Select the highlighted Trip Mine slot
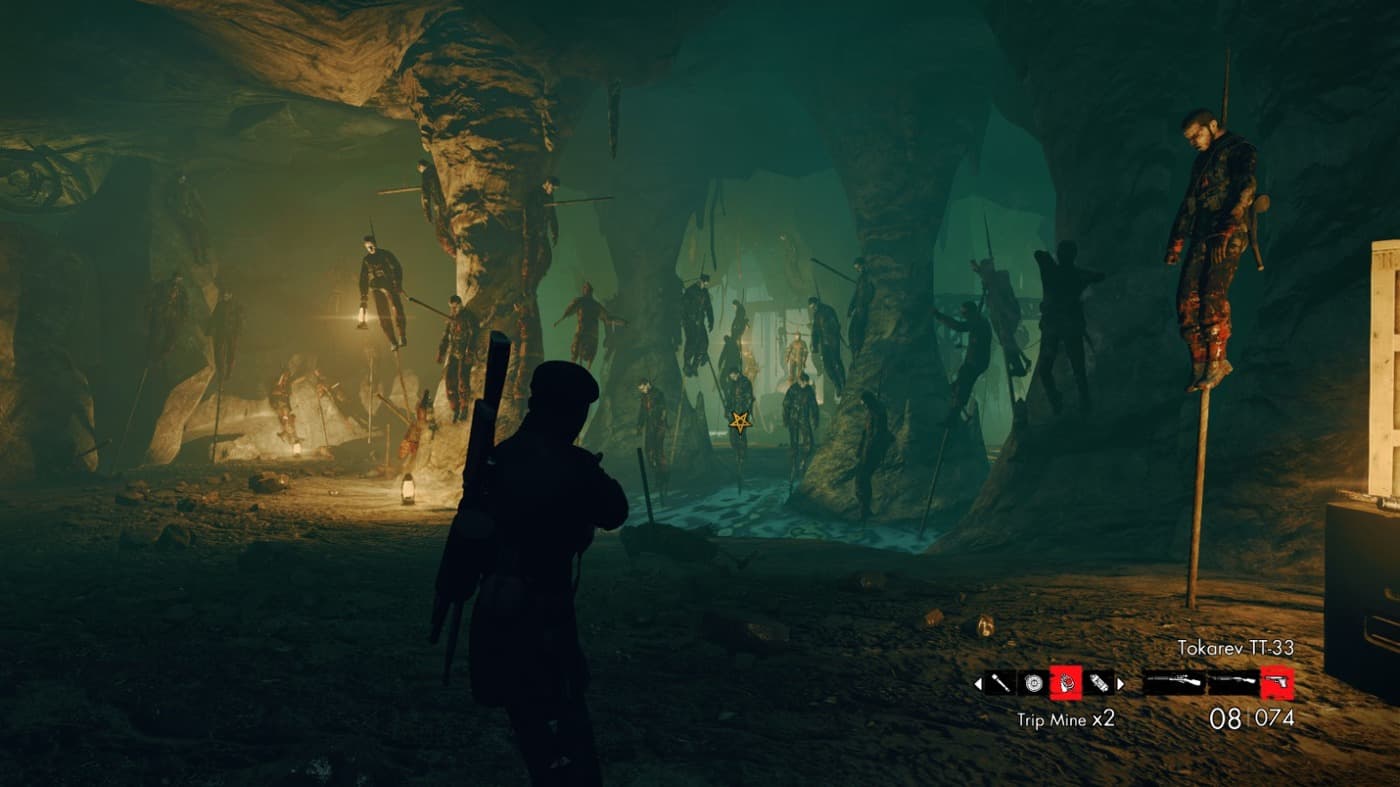The width and height of the screenshot is (1400, 787). 1065,684
